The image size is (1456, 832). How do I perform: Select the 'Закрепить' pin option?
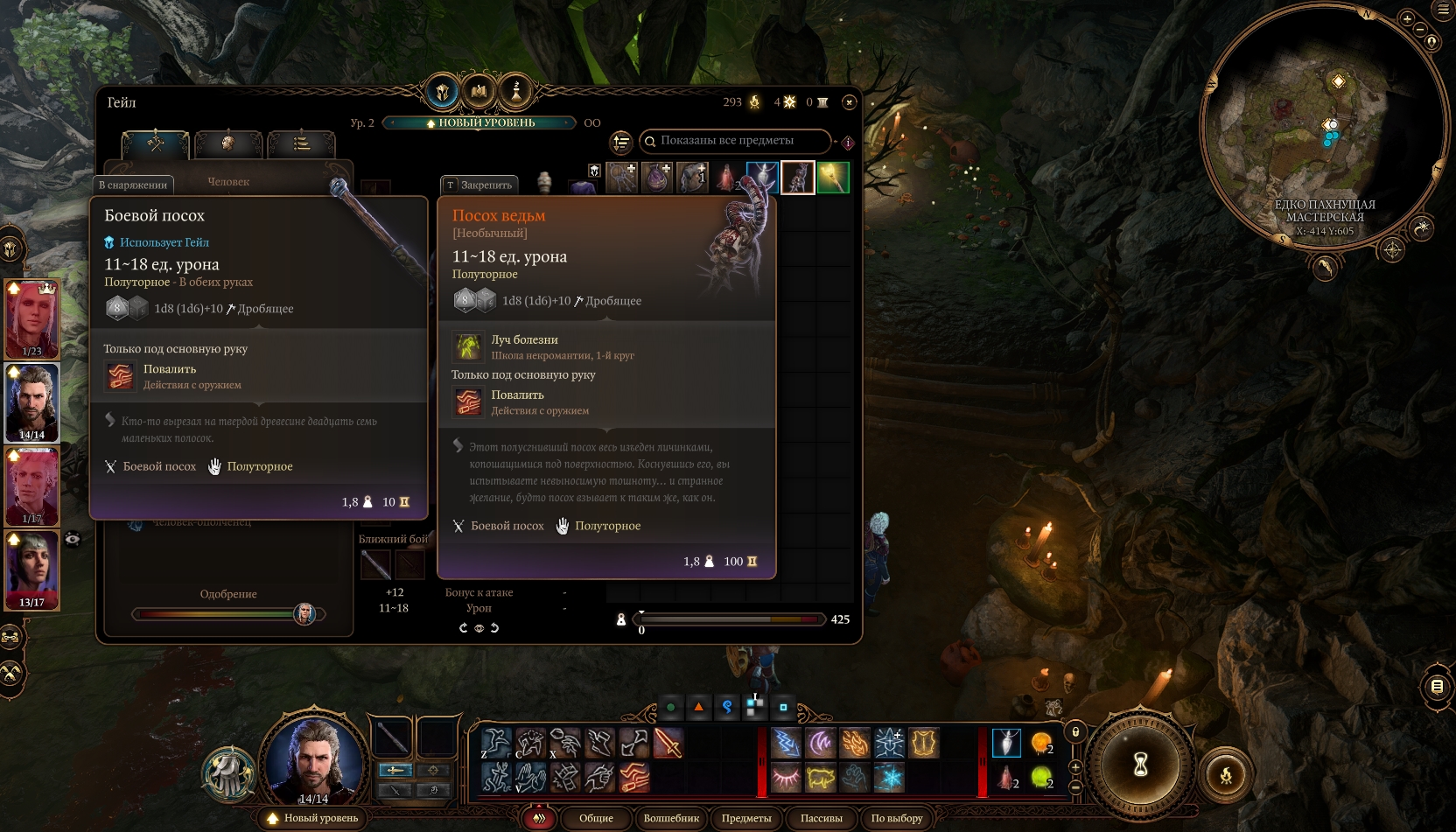tap(479, 185)
